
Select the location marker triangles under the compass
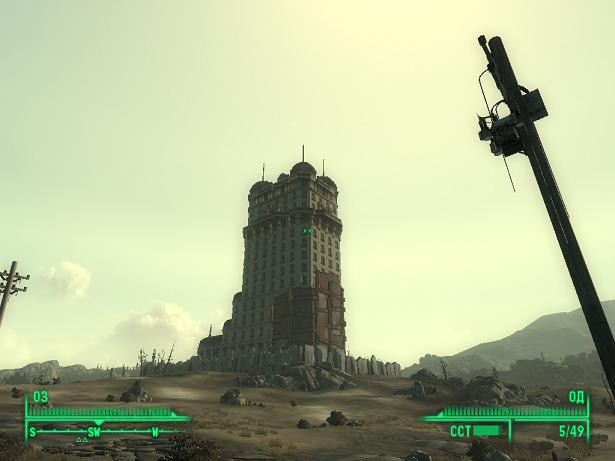point(82,440)
